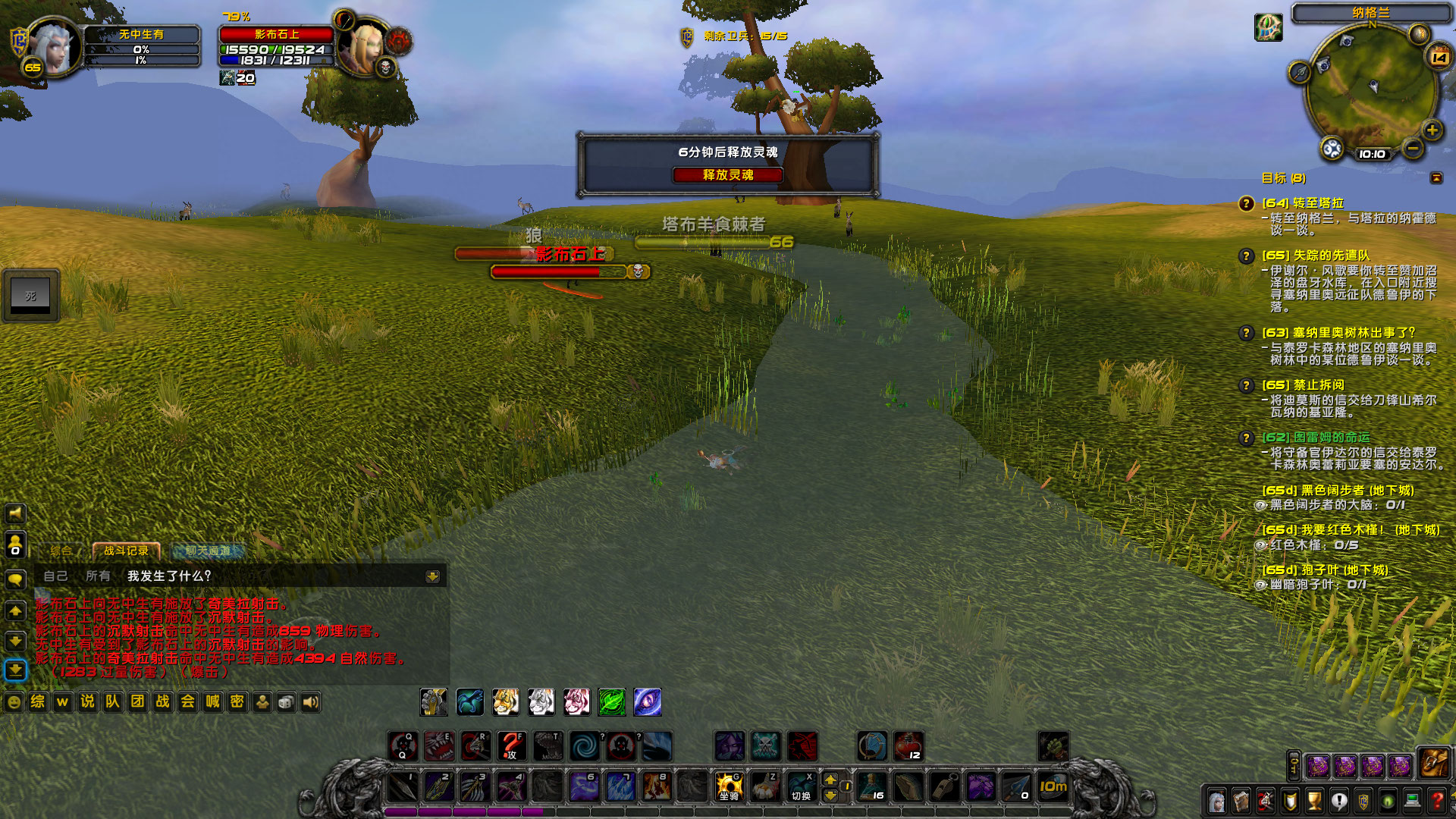The height and width of the screenshot is (819, 1456).
Task: Collapse the 目标 quest objectives tracker
Action: pos(1437,178)
